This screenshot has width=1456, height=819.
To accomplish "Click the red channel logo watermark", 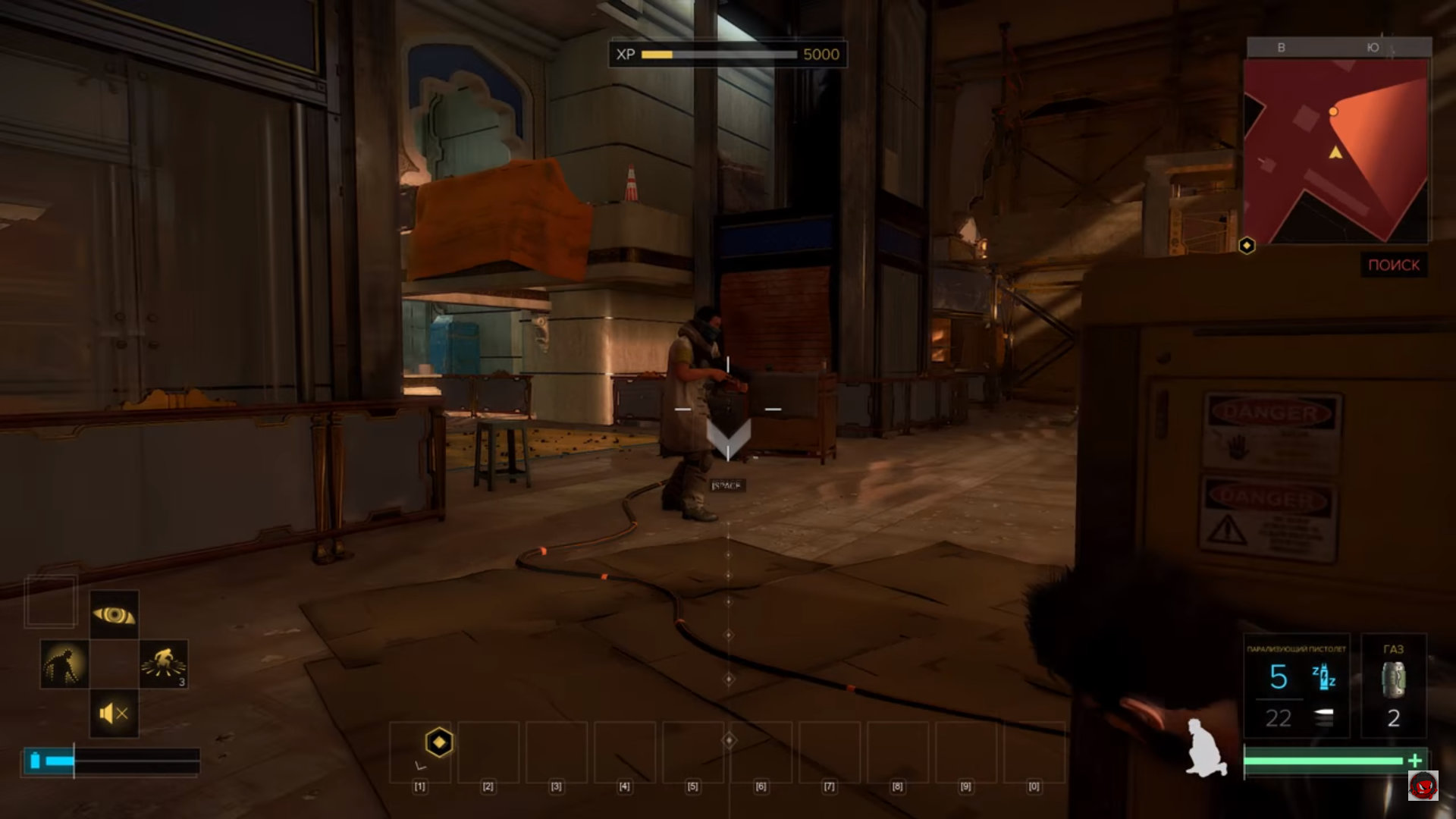I will click(1423, 786).
